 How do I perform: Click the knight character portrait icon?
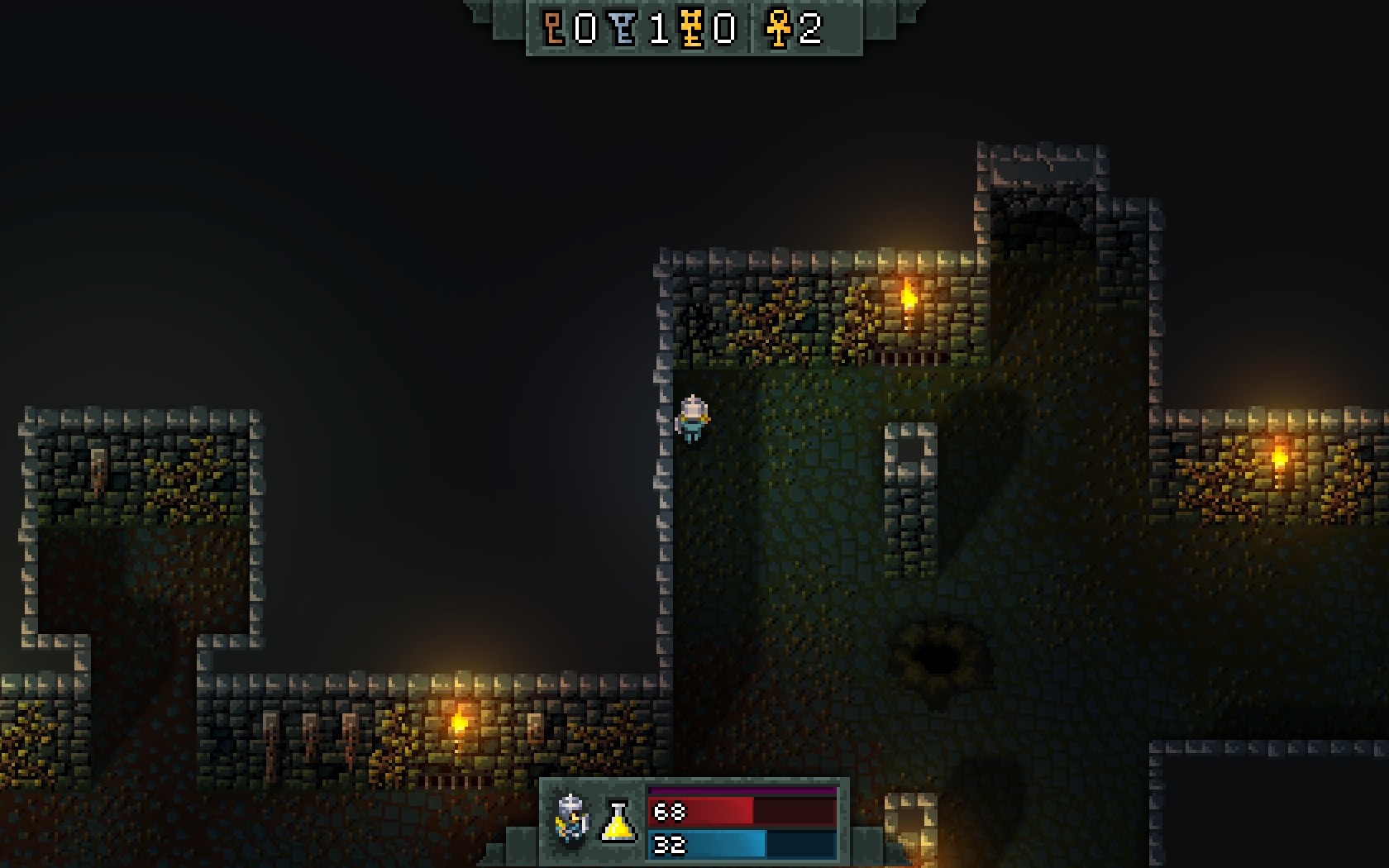[x=572, y=819]
